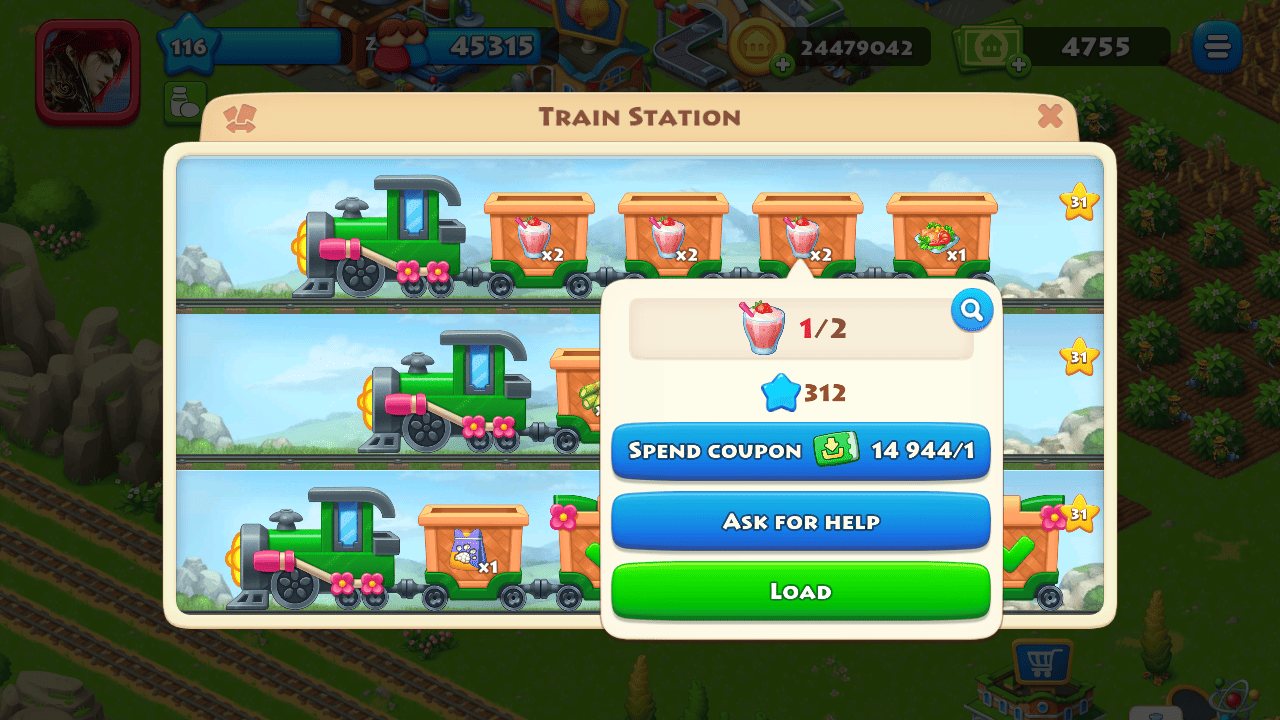Open the hamburger menu at top right
The image size is (1280, 720).
pos(1217,47)
